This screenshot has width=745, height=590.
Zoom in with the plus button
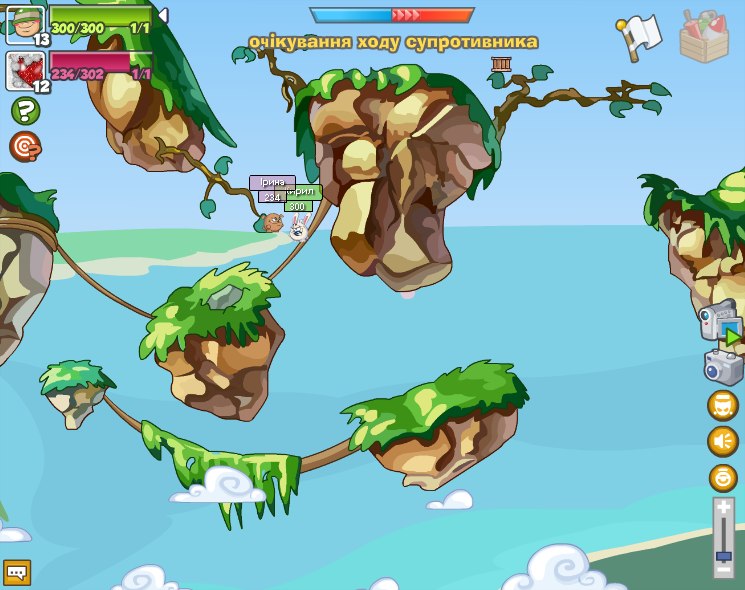point(724,508)
